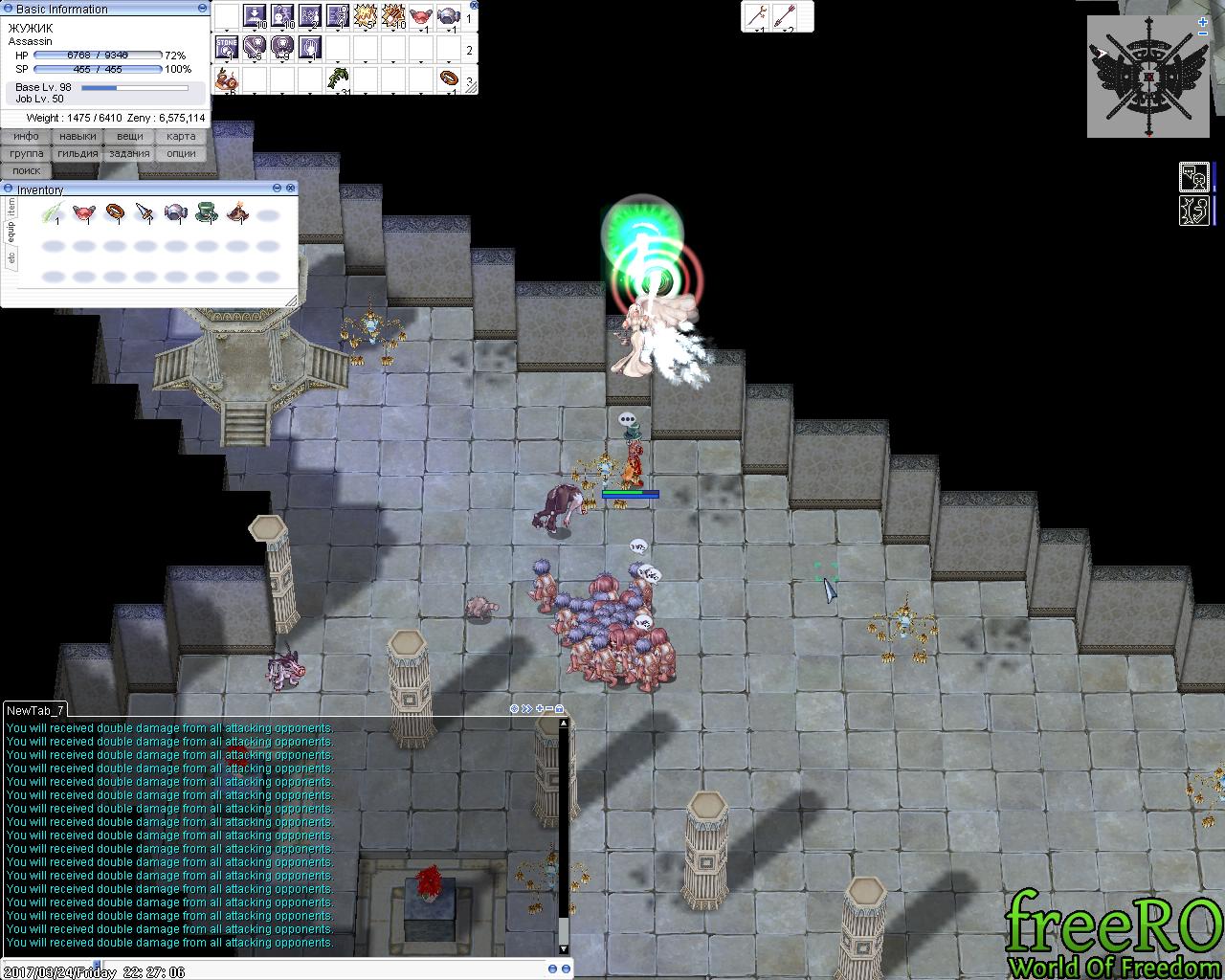Open the группа (party) window

coord(26,153)
